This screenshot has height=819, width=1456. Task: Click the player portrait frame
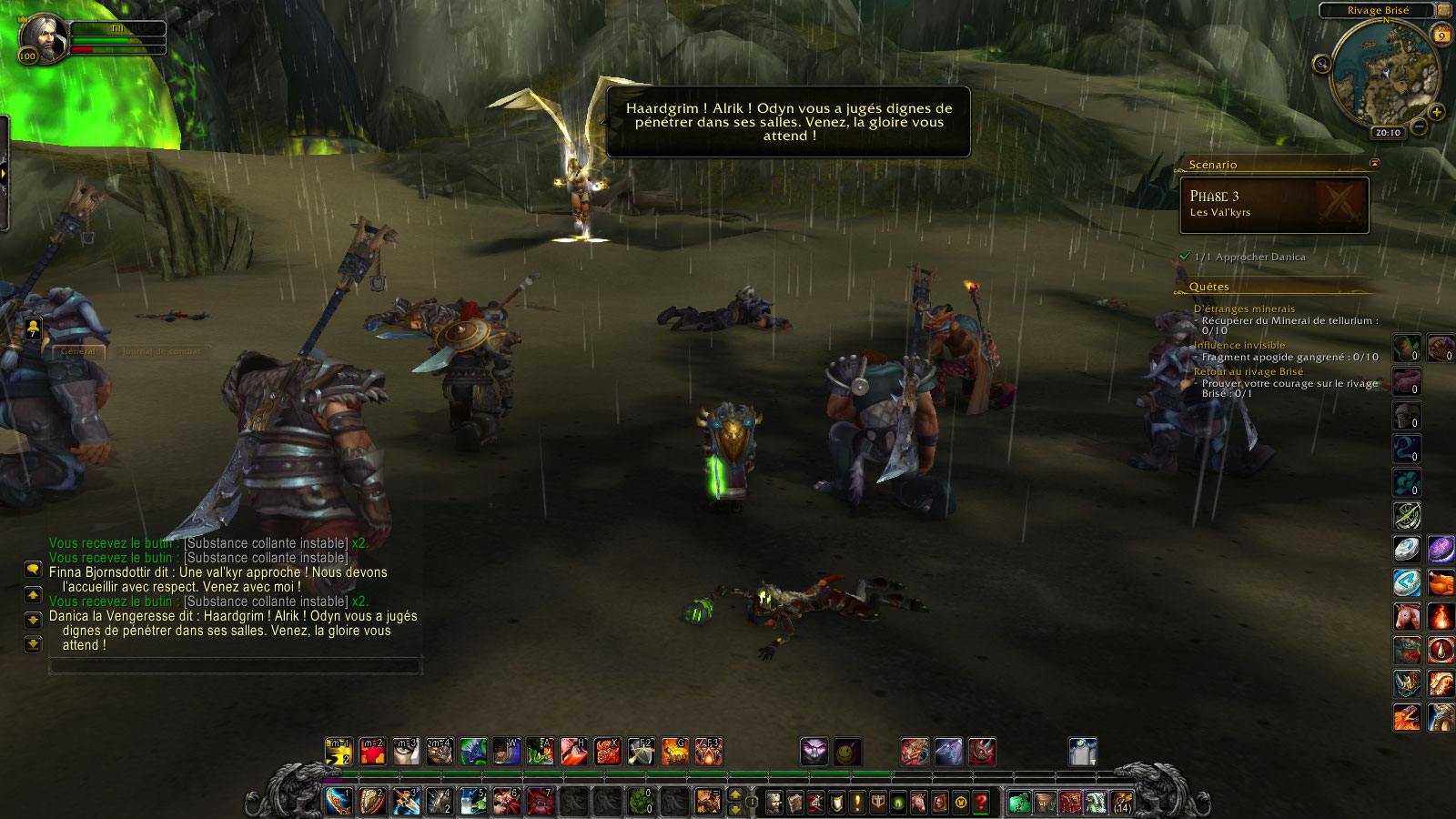point(42,37)
